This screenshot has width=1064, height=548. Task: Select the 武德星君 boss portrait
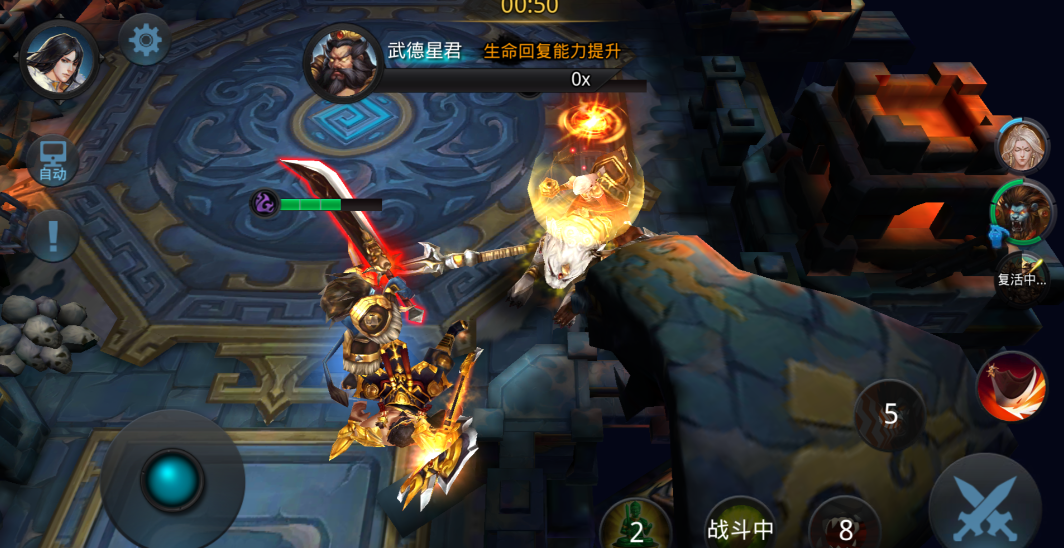(342, 64)
